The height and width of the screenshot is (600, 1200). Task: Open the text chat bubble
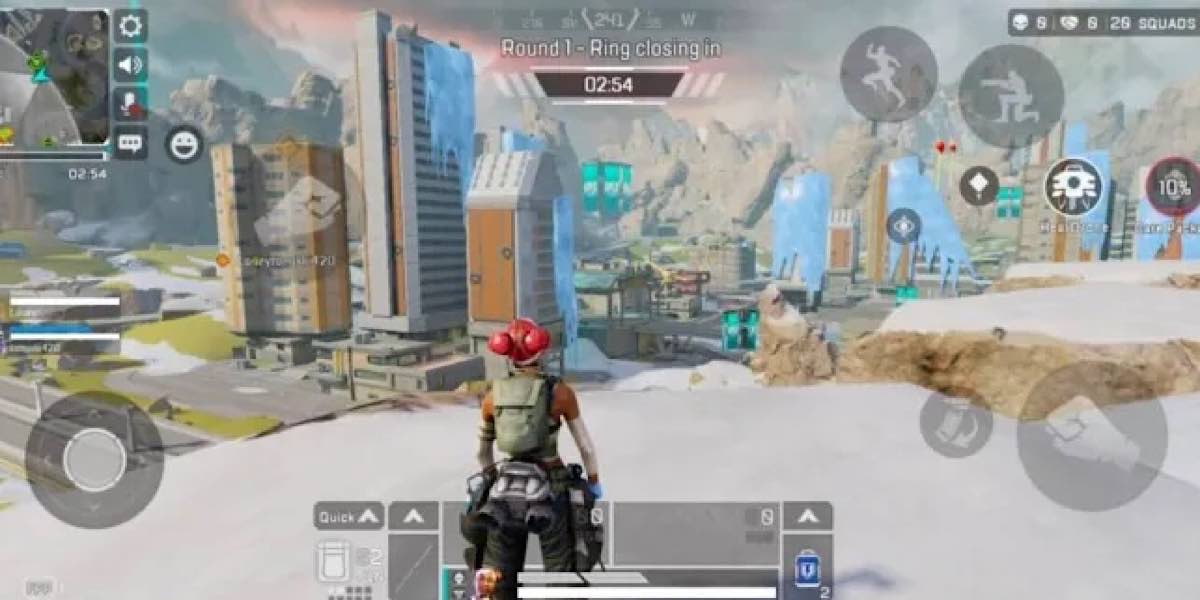(x=130, y=142)
